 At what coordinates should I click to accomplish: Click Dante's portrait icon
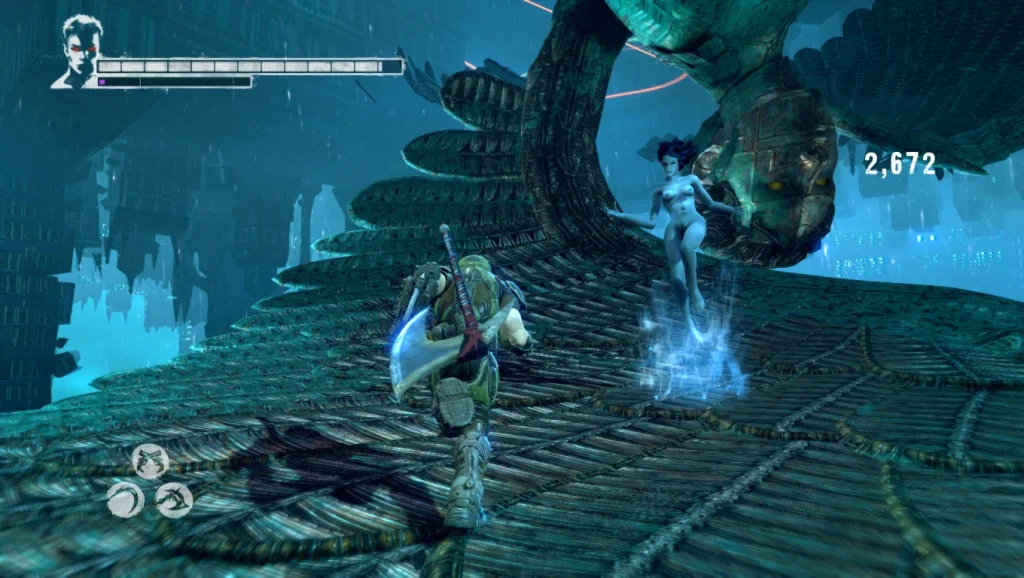point(77,52)
